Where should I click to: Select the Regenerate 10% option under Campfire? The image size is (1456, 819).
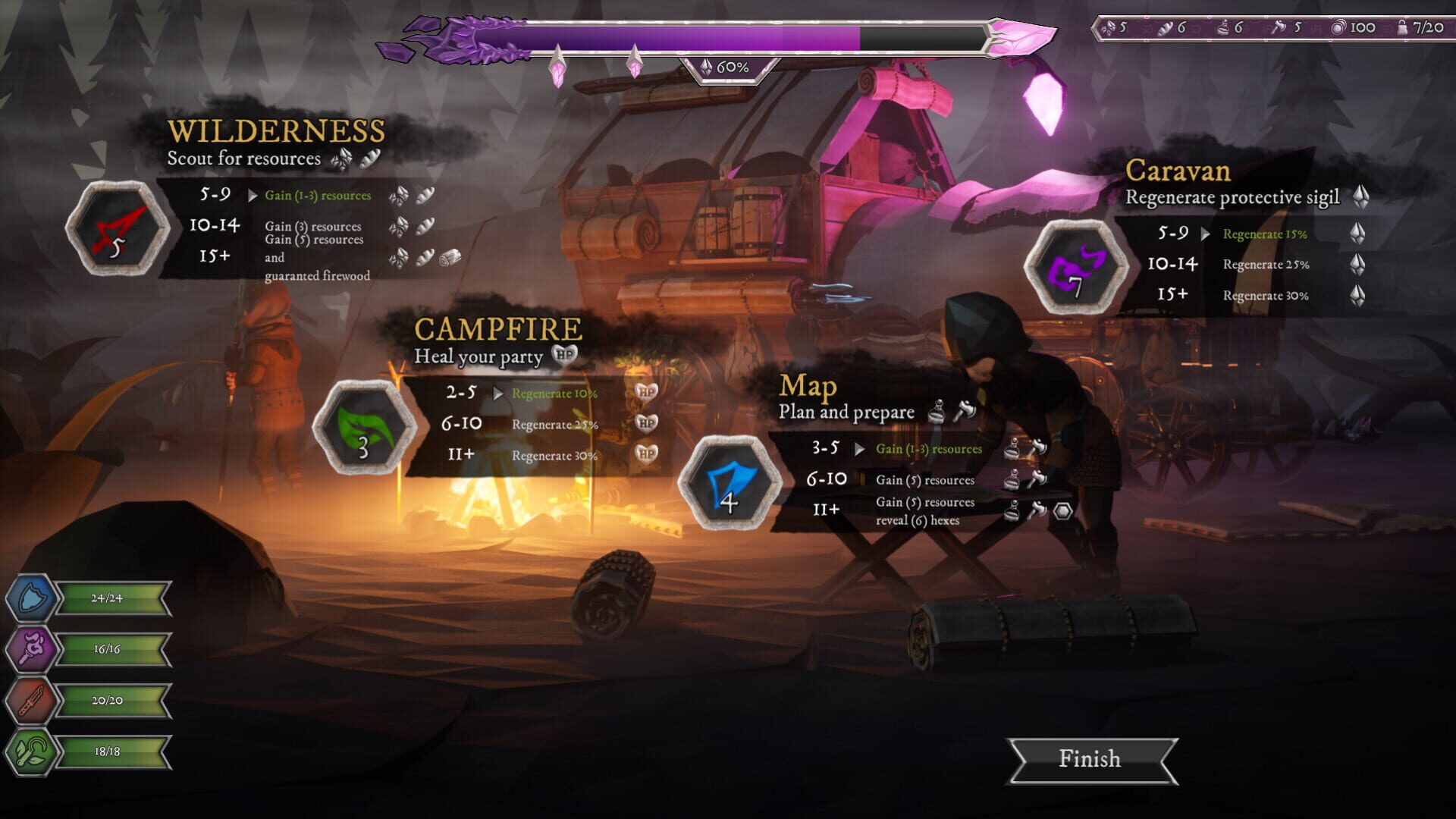click(x=555, y=394)
